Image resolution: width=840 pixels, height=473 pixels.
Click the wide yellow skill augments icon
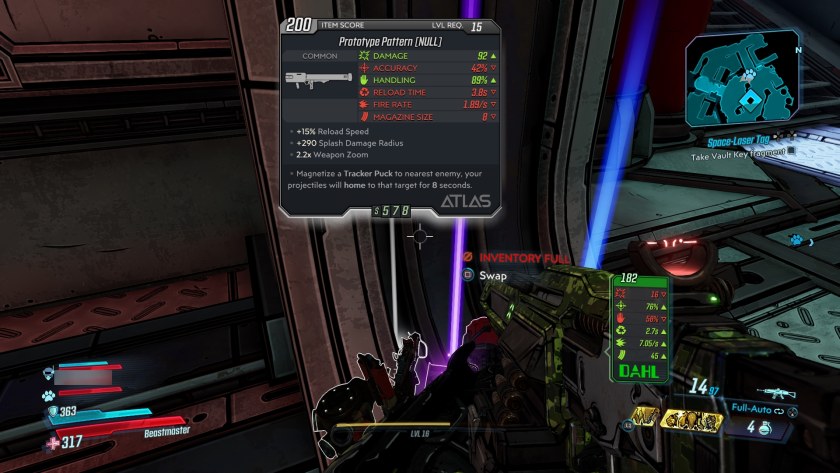[x=691, y=416]
